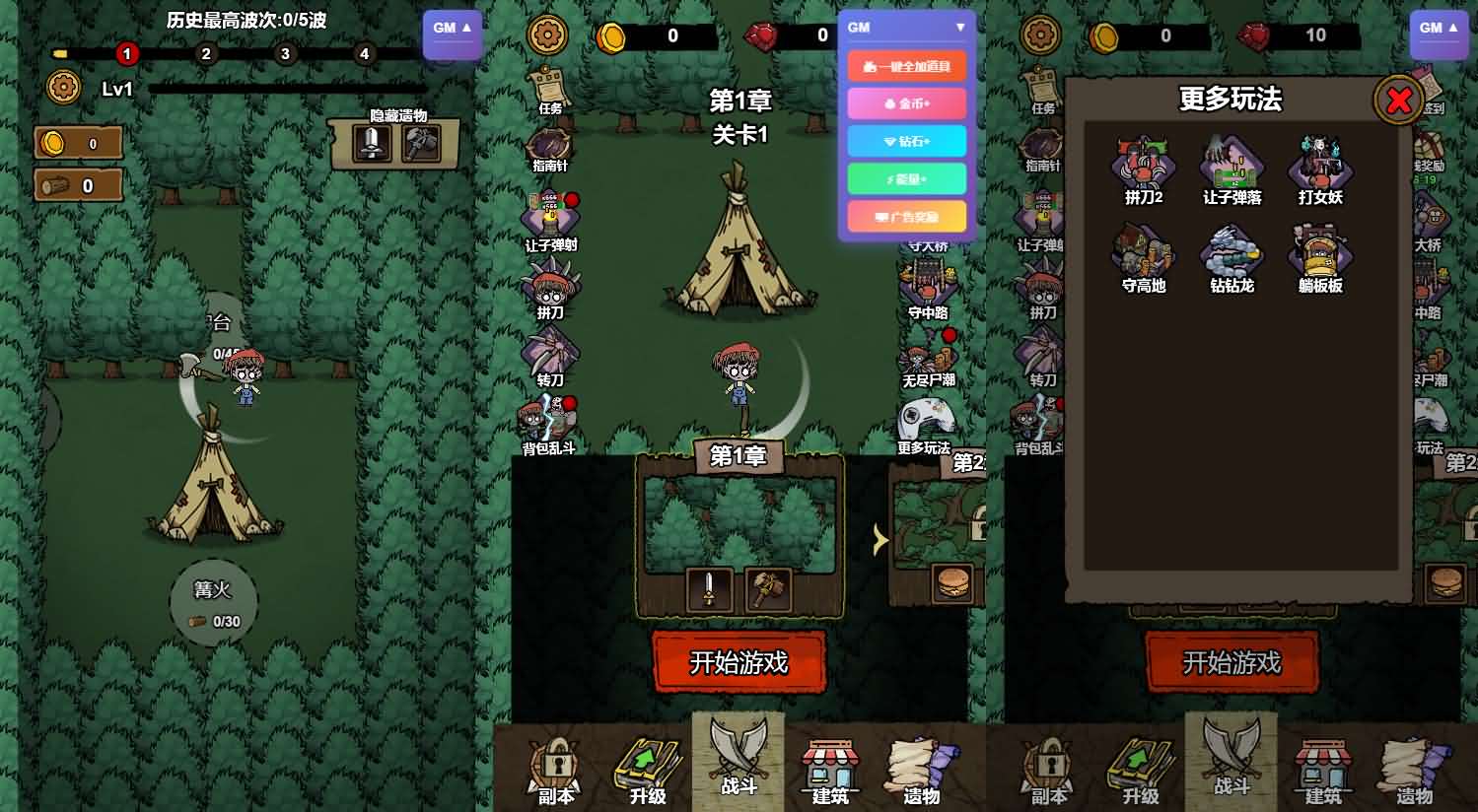The width and height of the screenshot is (1478, 812).
Task: Close the 更多玩法 window
Action: tap(1399, 101)
